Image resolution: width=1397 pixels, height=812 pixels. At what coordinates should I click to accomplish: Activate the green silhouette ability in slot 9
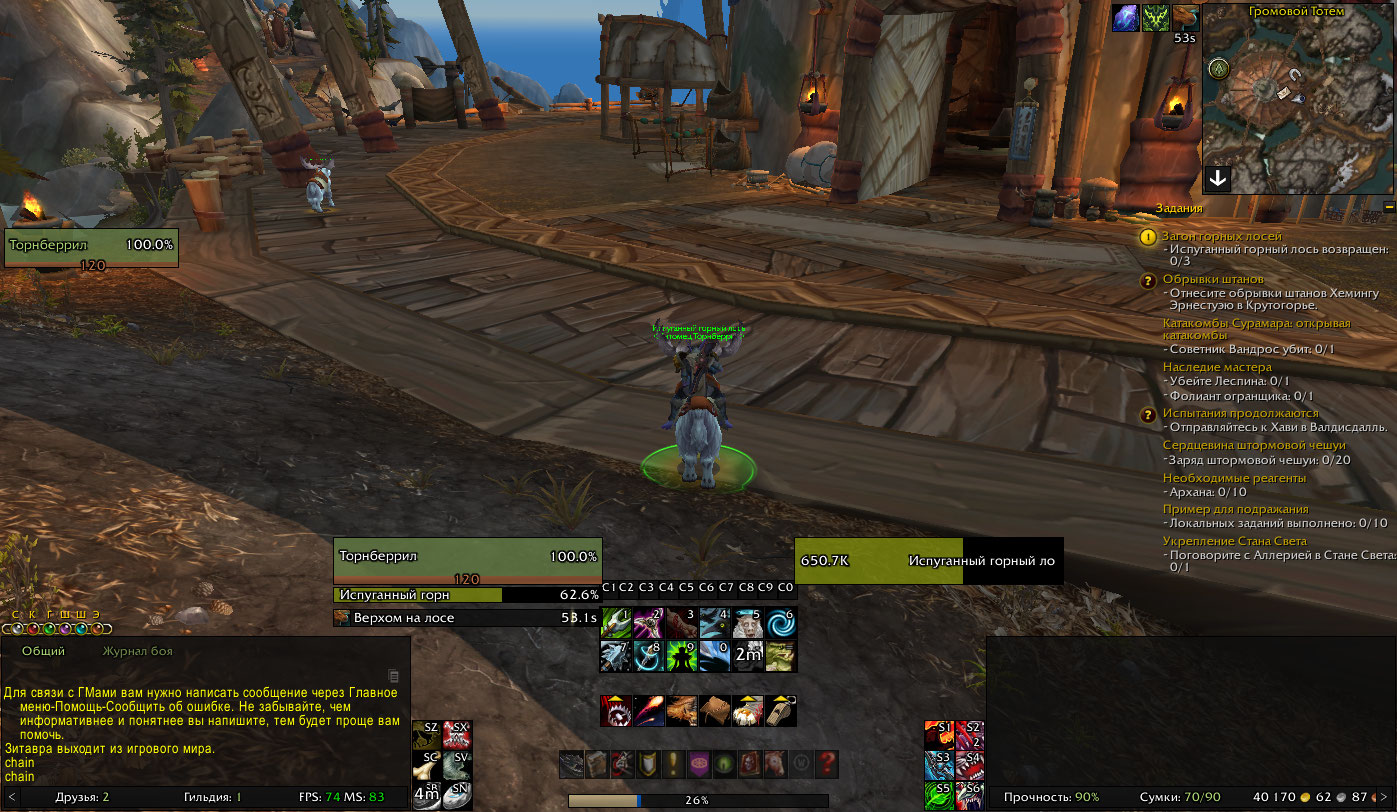(x=682, y=656)
